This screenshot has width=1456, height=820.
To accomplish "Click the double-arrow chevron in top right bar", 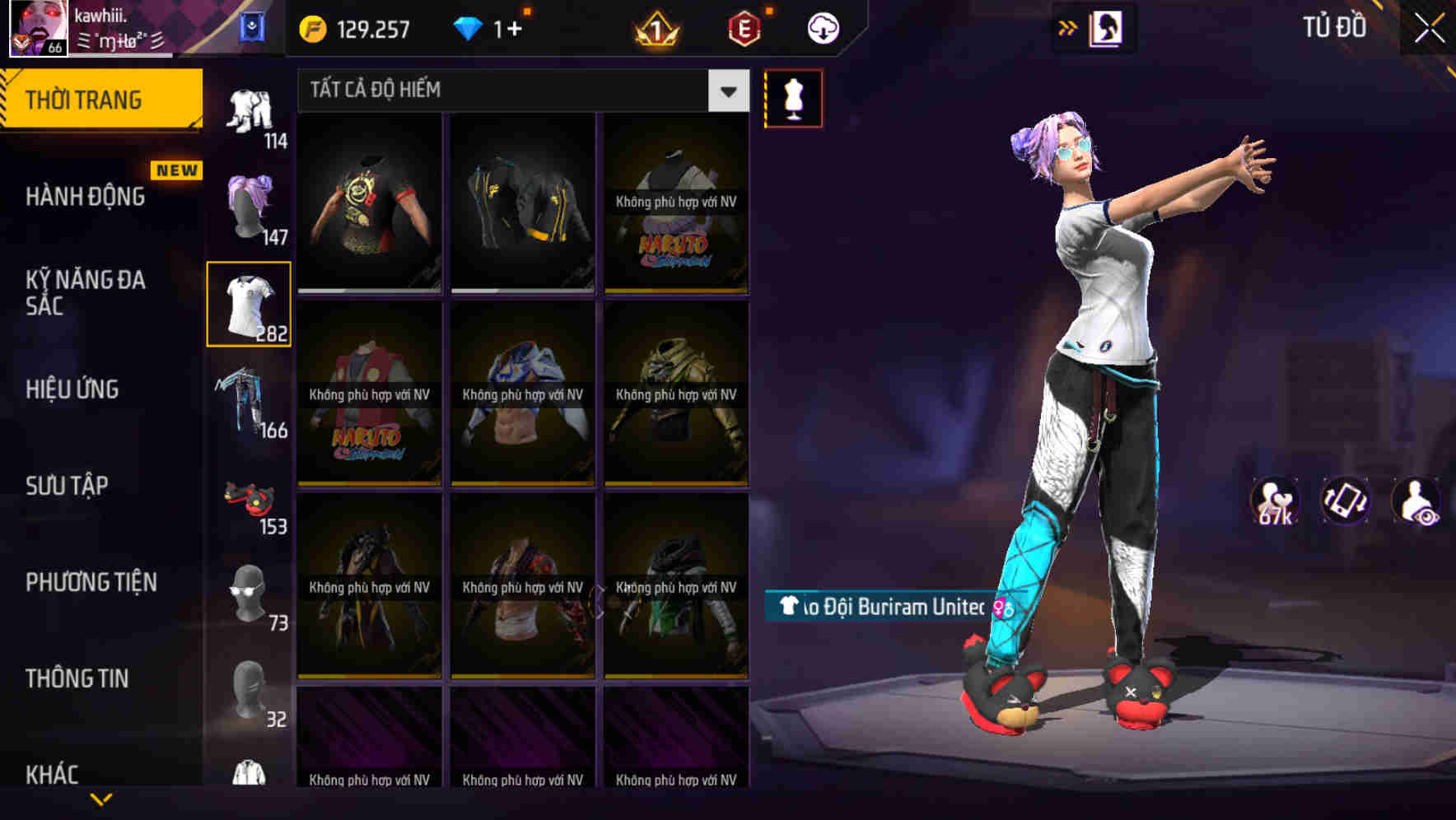I will (1068, 26).
